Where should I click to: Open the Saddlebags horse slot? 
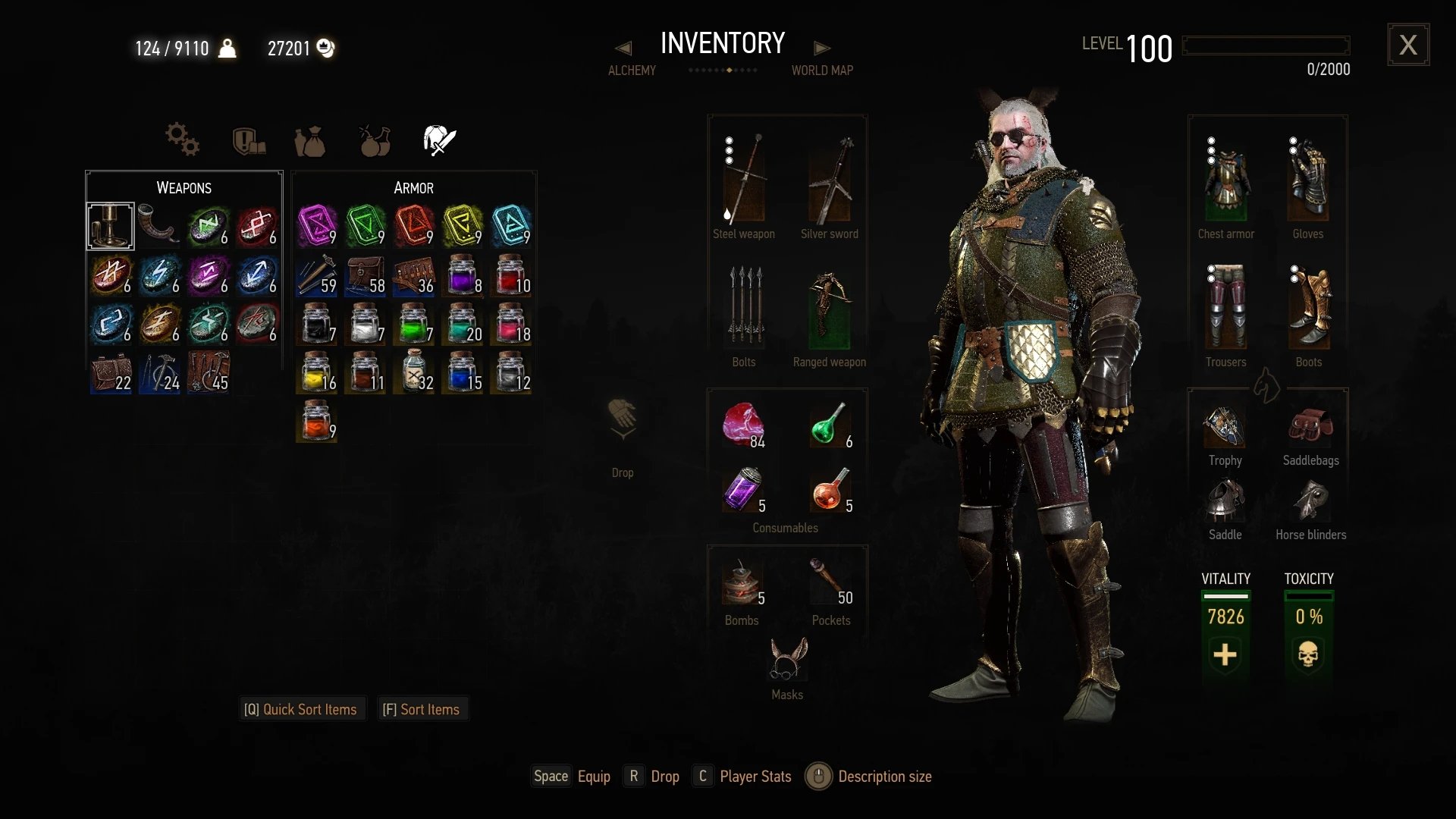coord(1310,428)
